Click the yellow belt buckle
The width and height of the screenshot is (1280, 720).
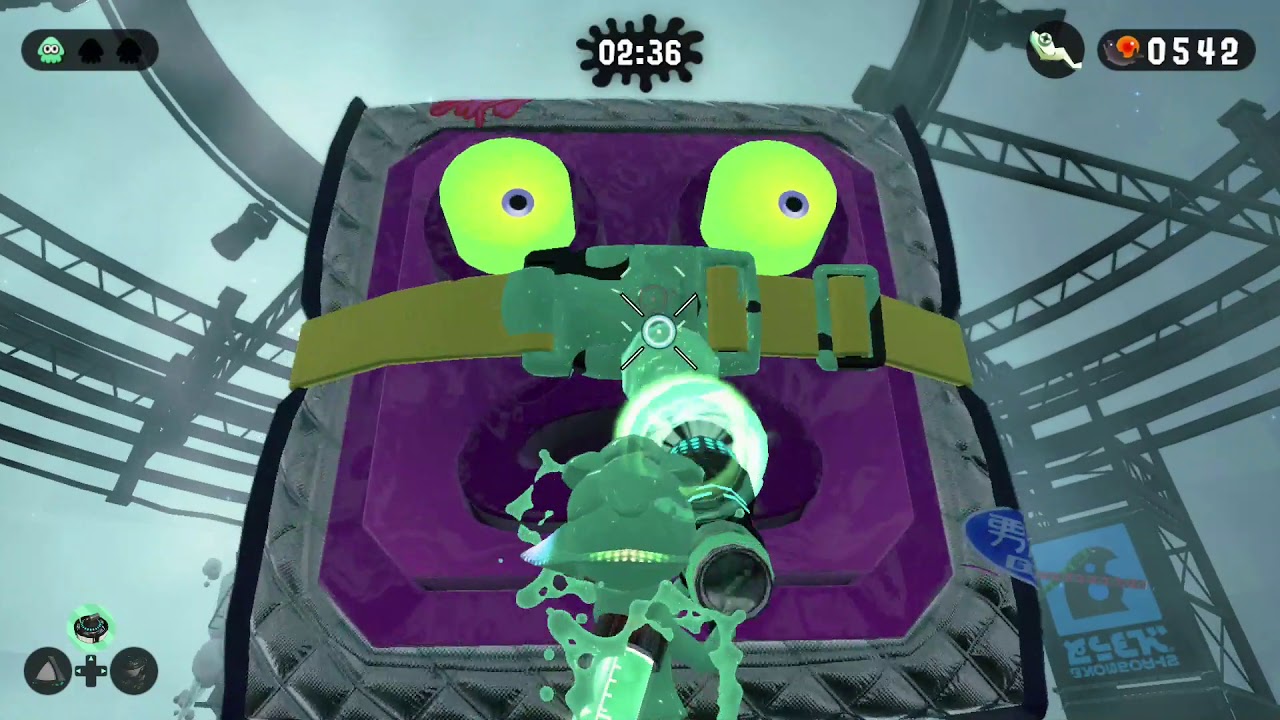[848, 312]
